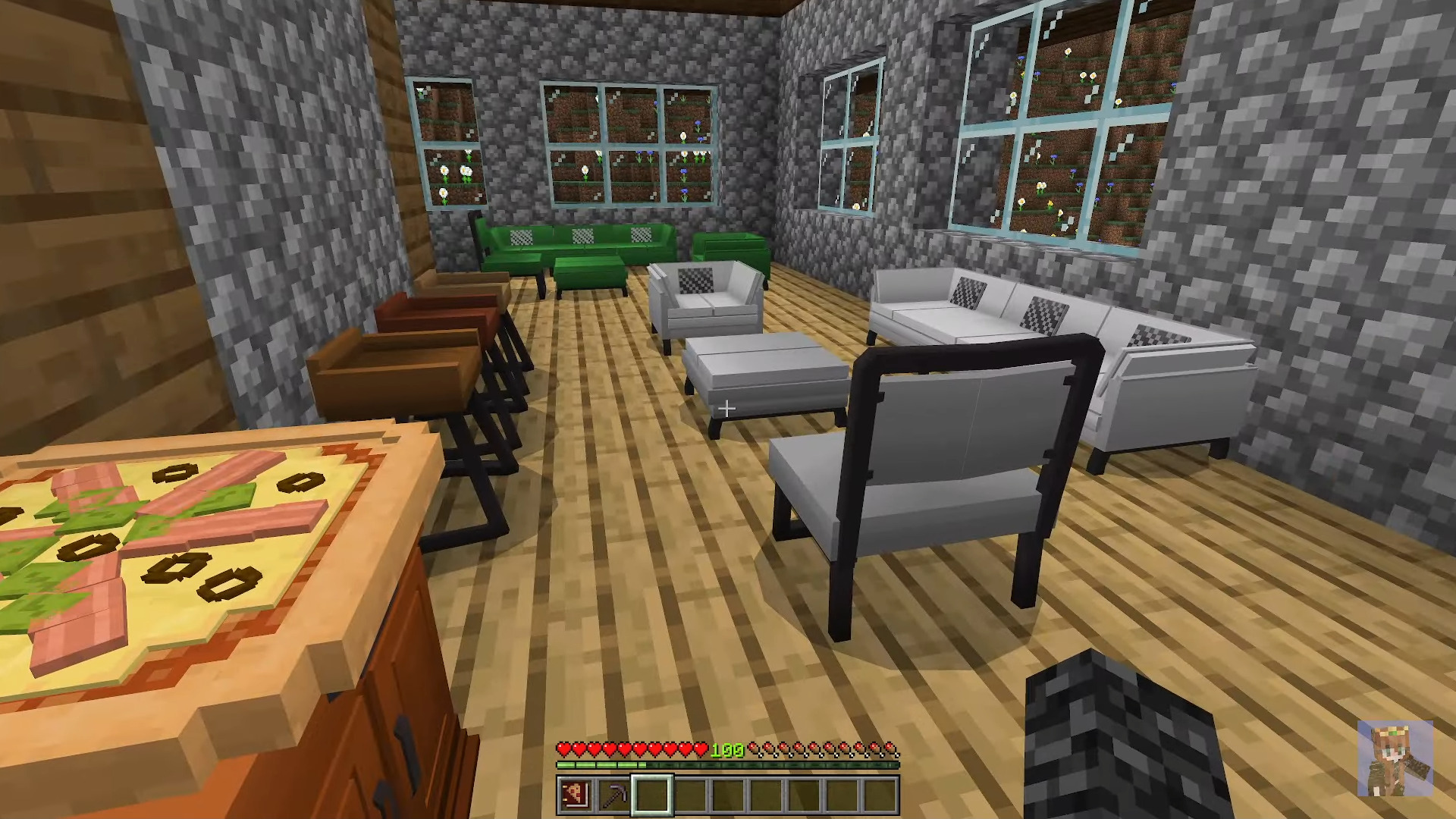Select the pizza book hotbar slot

(x=576, y=795)
